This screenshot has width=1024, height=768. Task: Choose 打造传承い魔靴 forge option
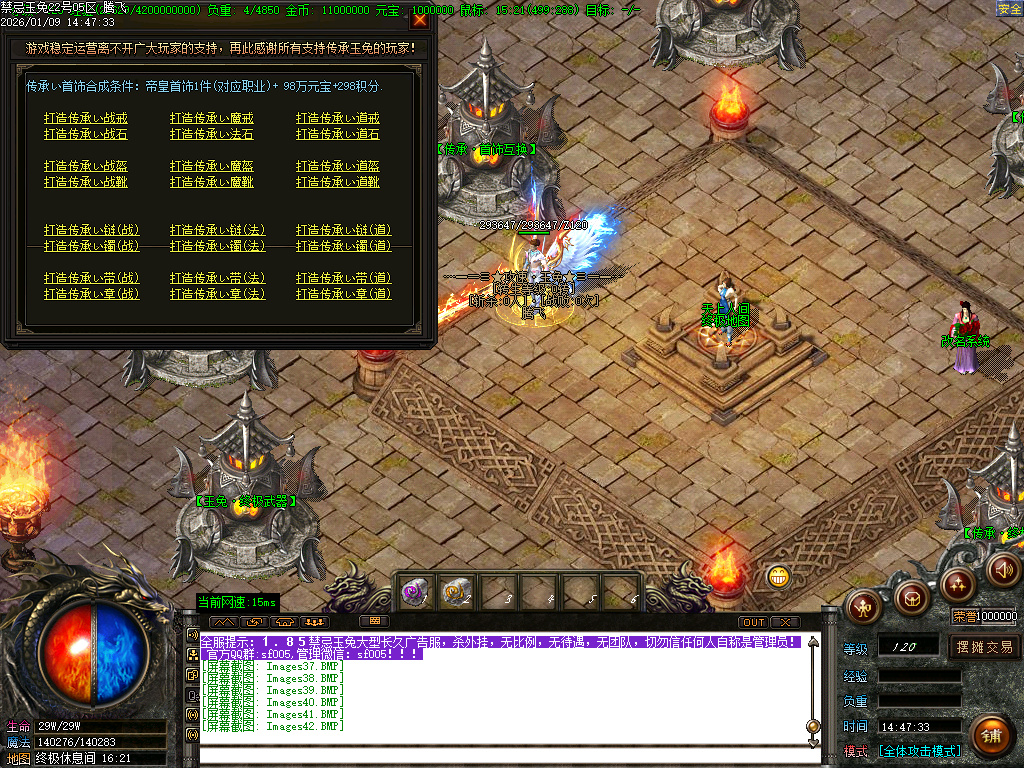211,182
